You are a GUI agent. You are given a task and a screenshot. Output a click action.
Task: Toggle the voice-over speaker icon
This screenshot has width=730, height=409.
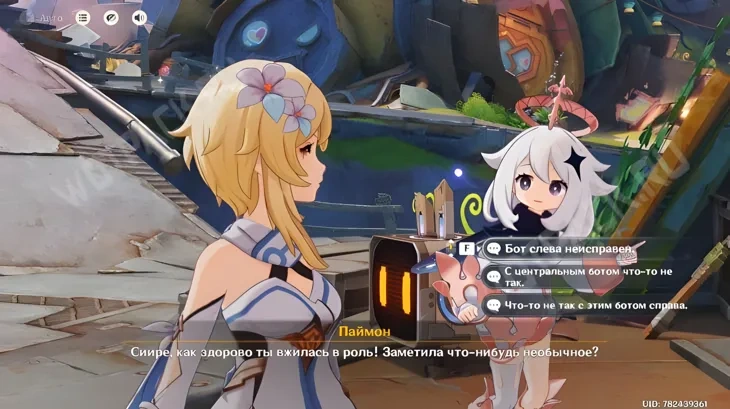(139, 18)
